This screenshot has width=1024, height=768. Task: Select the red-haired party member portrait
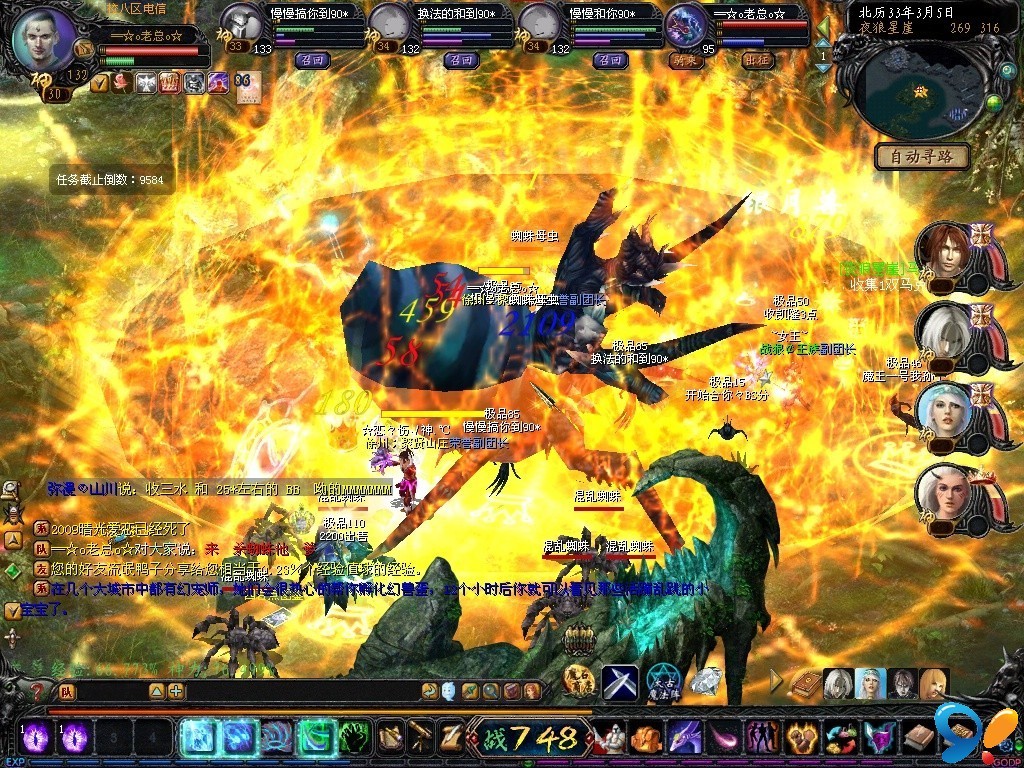(941, 252)
